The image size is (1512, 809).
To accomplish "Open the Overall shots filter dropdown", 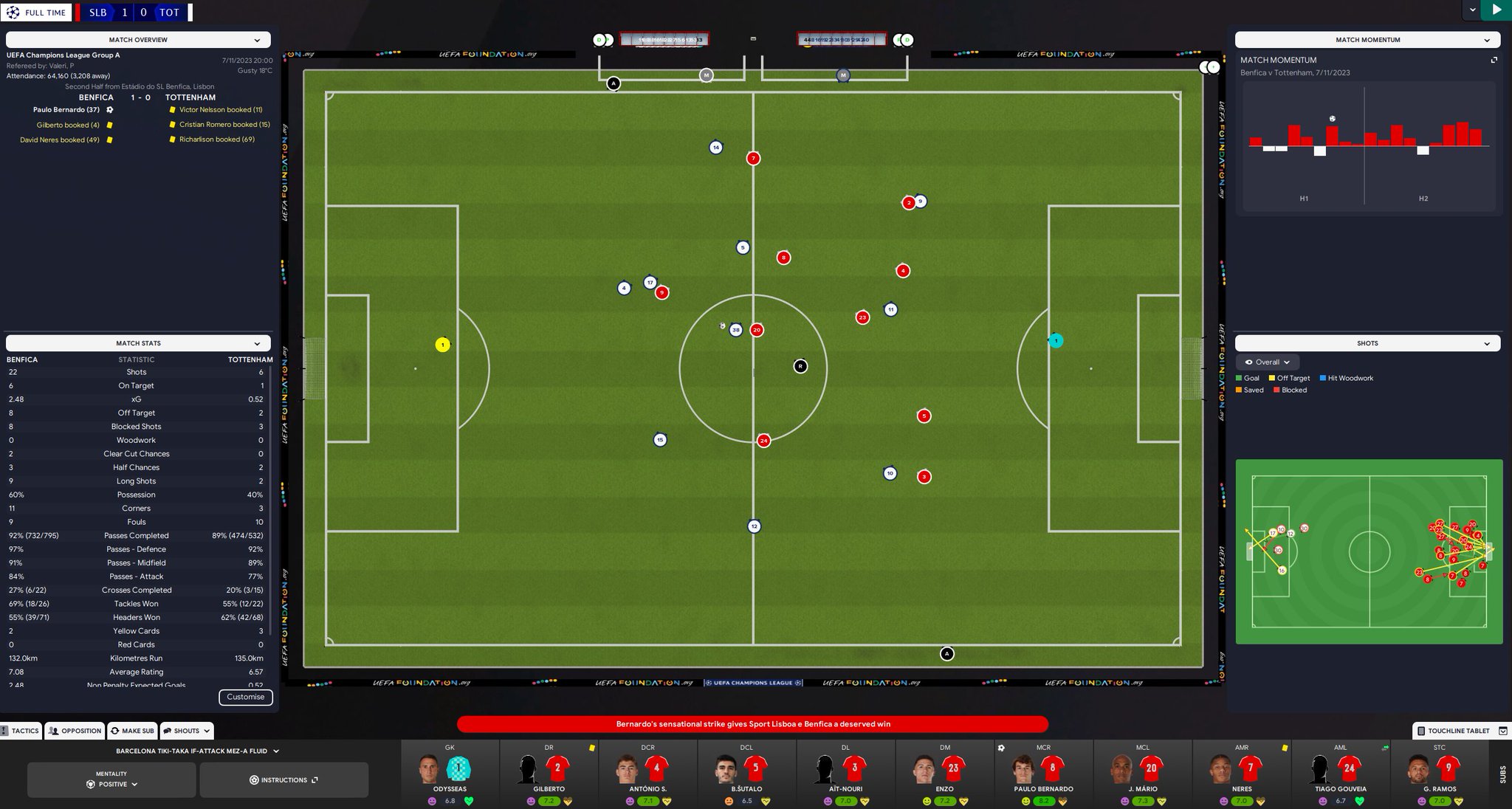I will 1268,362.
